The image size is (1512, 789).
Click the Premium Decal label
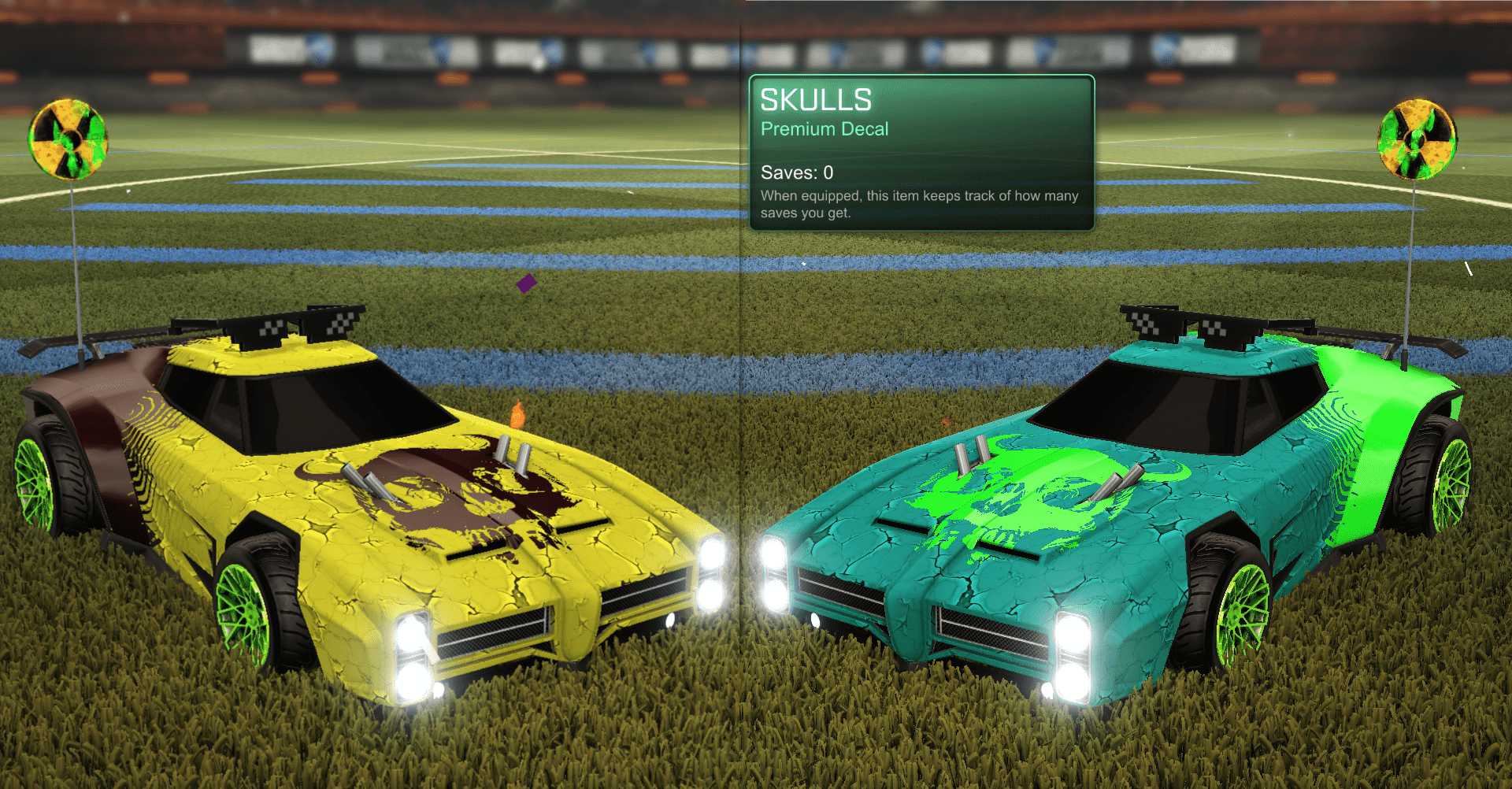[x=825, y=128]
